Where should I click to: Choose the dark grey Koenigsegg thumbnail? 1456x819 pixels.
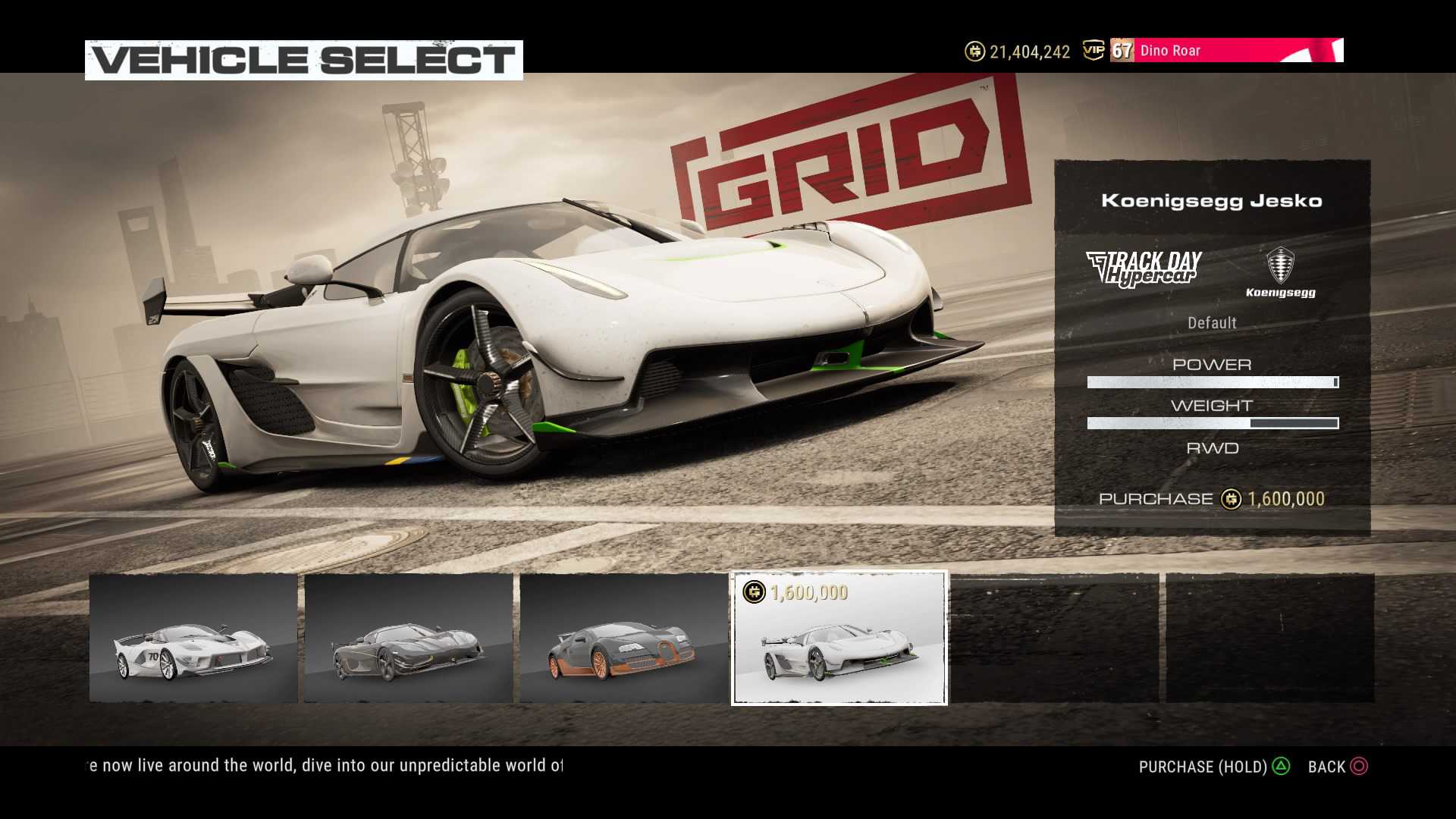409,638
